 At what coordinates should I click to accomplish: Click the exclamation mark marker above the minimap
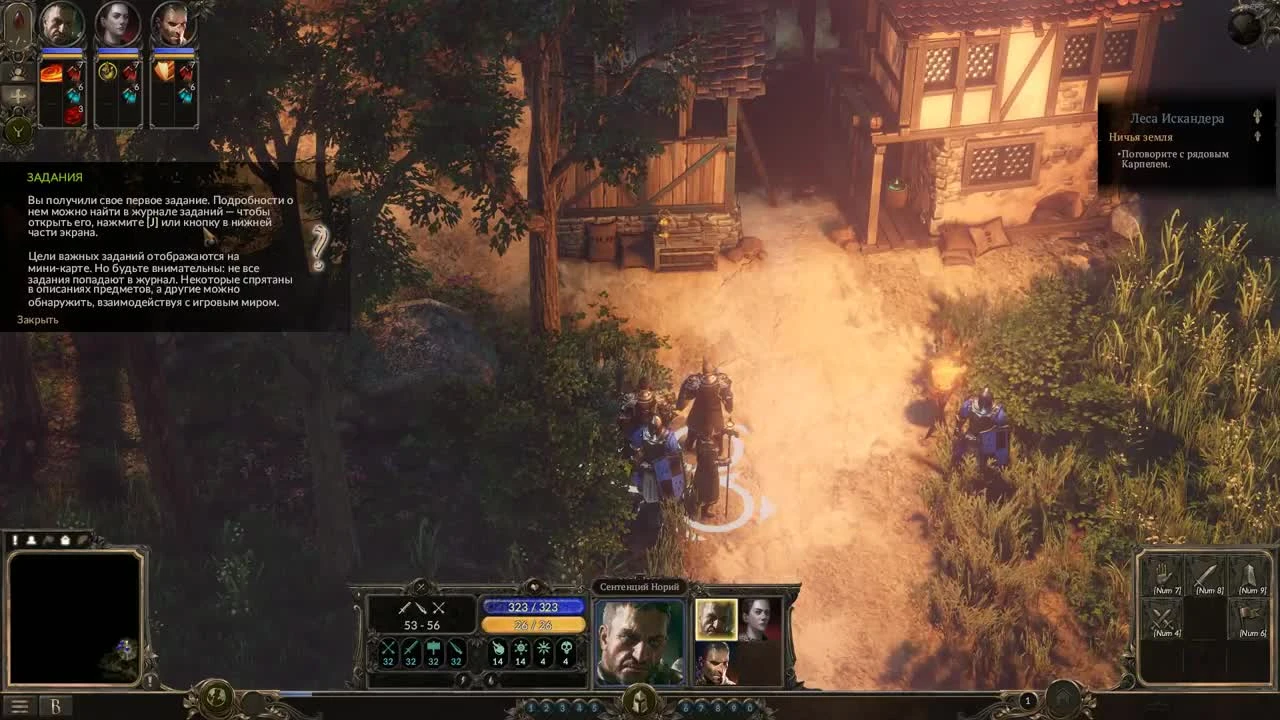[x=15, y=539]
